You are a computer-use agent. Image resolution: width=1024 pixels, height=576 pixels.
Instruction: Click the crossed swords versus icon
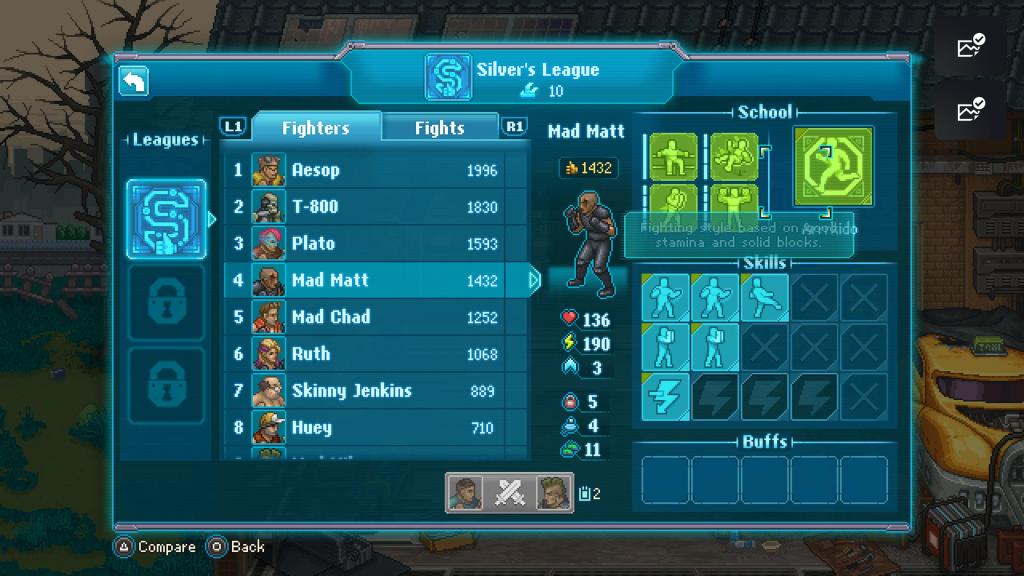pyautogui.click(x=510, y=493)
